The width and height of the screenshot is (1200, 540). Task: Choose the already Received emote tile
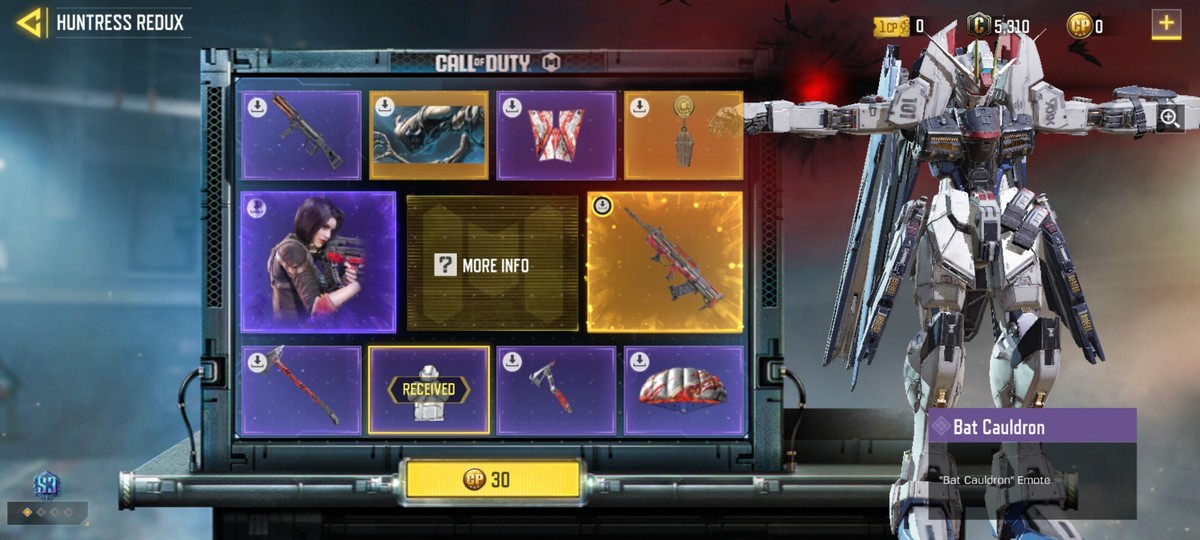(x=429, y=390)
